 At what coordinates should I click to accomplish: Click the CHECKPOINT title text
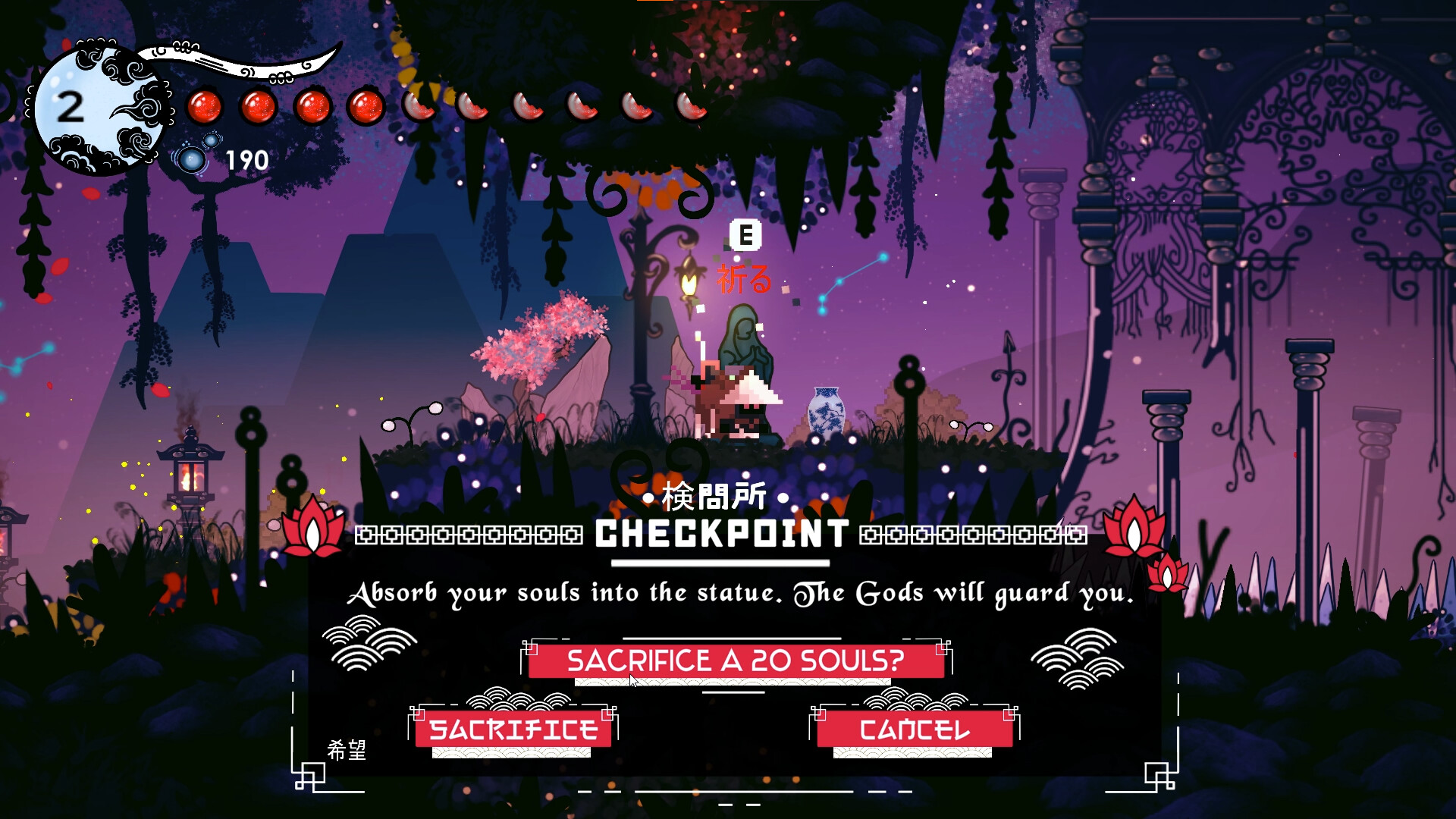(720, 532)
